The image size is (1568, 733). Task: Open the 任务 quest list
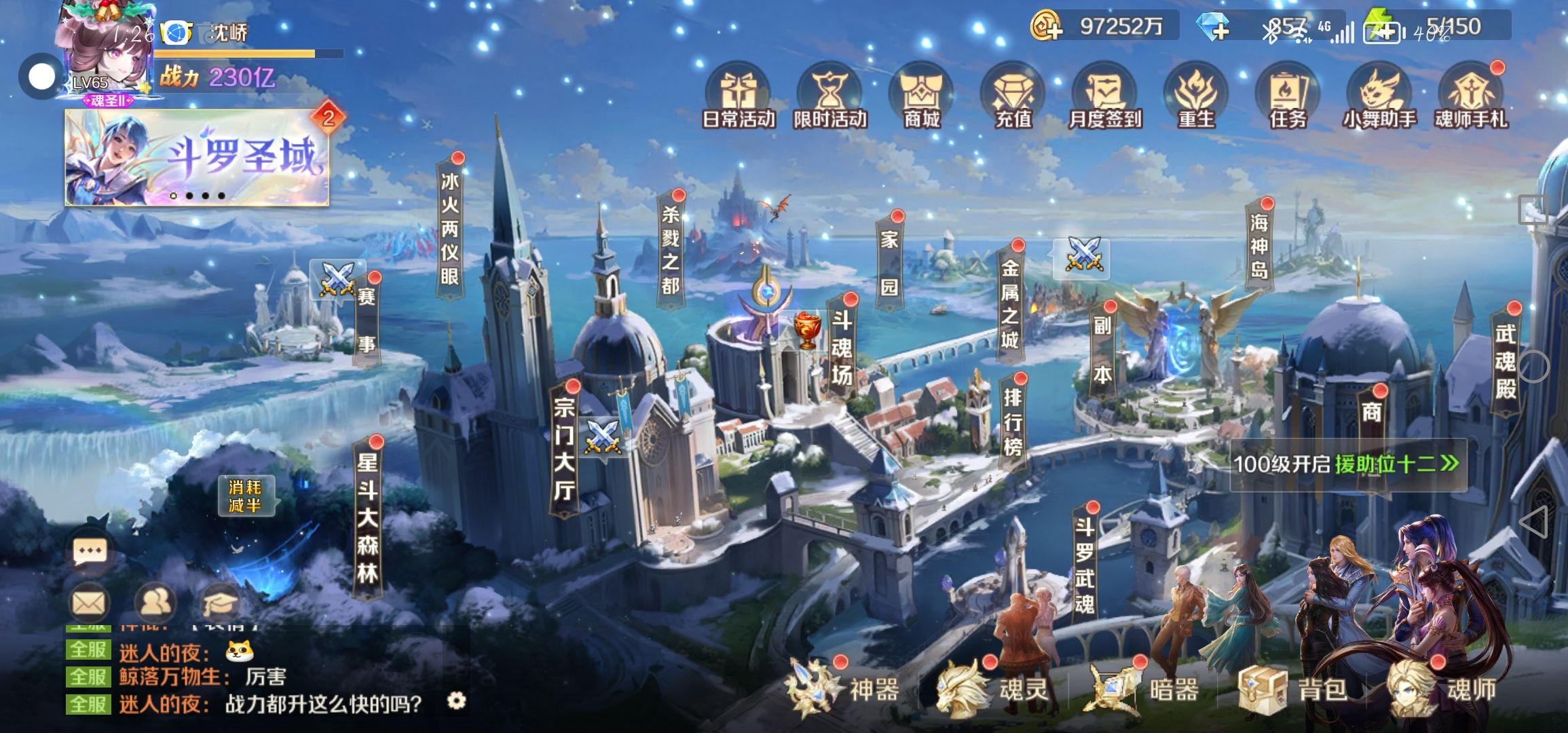(x=1288, y=96)
